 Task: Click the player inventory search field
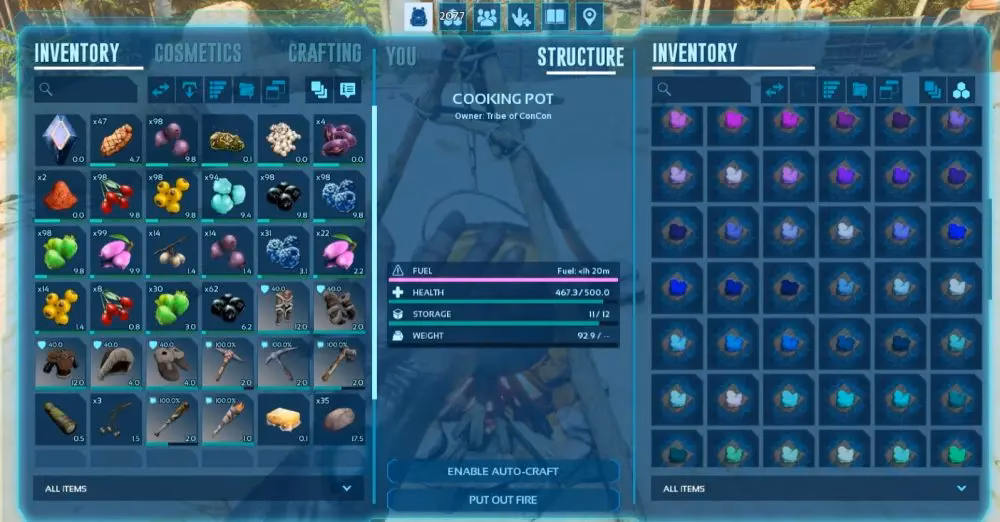coord(85,90)
